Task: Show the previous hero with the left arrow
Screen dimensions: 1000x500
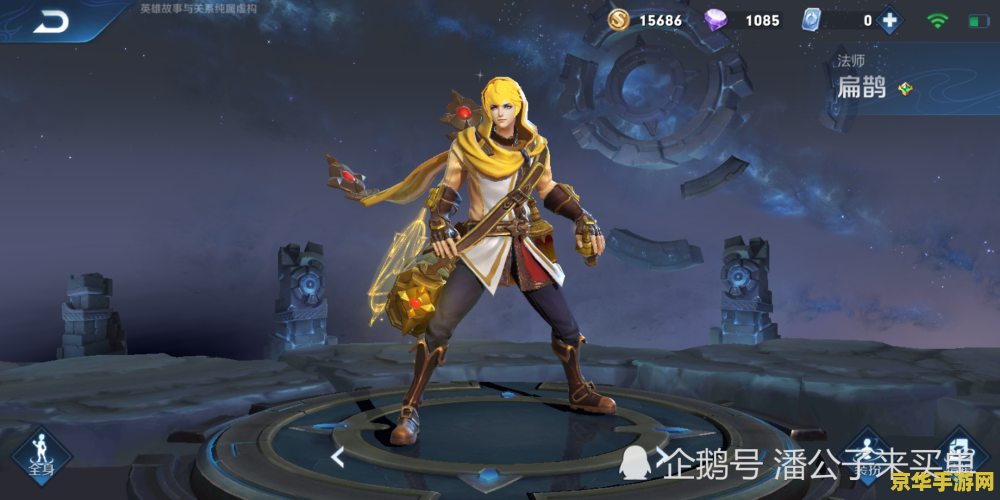Action: [x=338, y=457]
